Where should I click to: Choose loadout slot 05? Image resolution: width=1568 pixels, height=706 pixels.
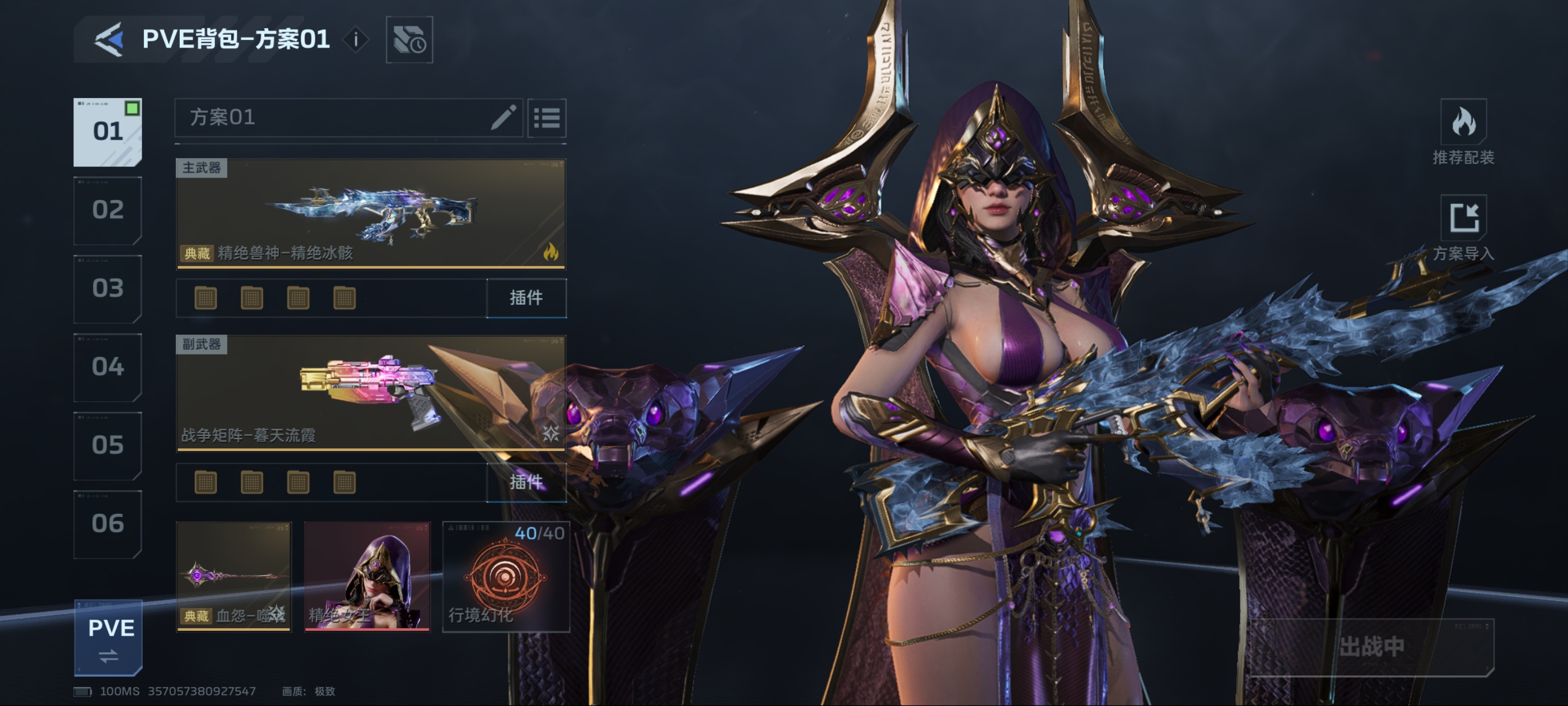108,445
